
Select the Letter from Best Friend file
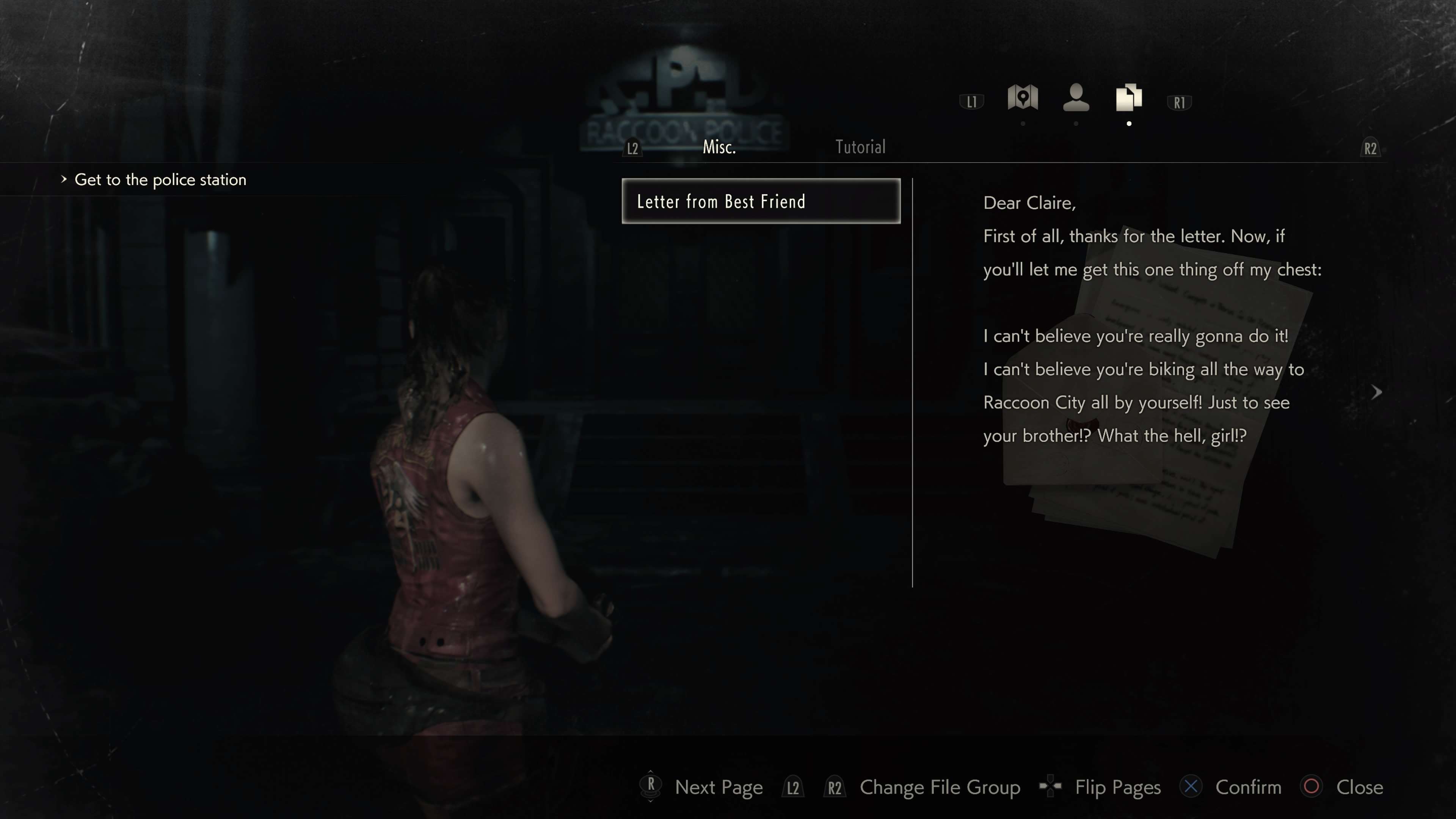click(x=760, y=201)
